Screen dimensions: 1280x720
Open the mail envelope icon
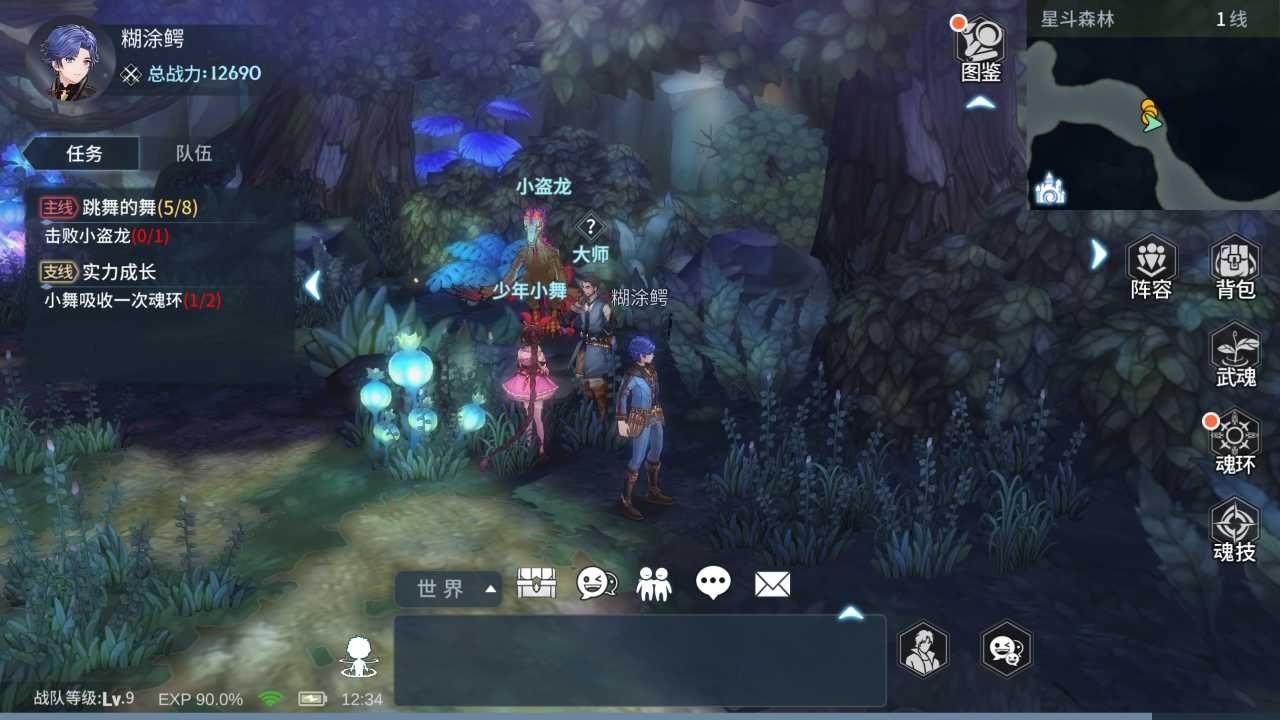pos(772,583)
